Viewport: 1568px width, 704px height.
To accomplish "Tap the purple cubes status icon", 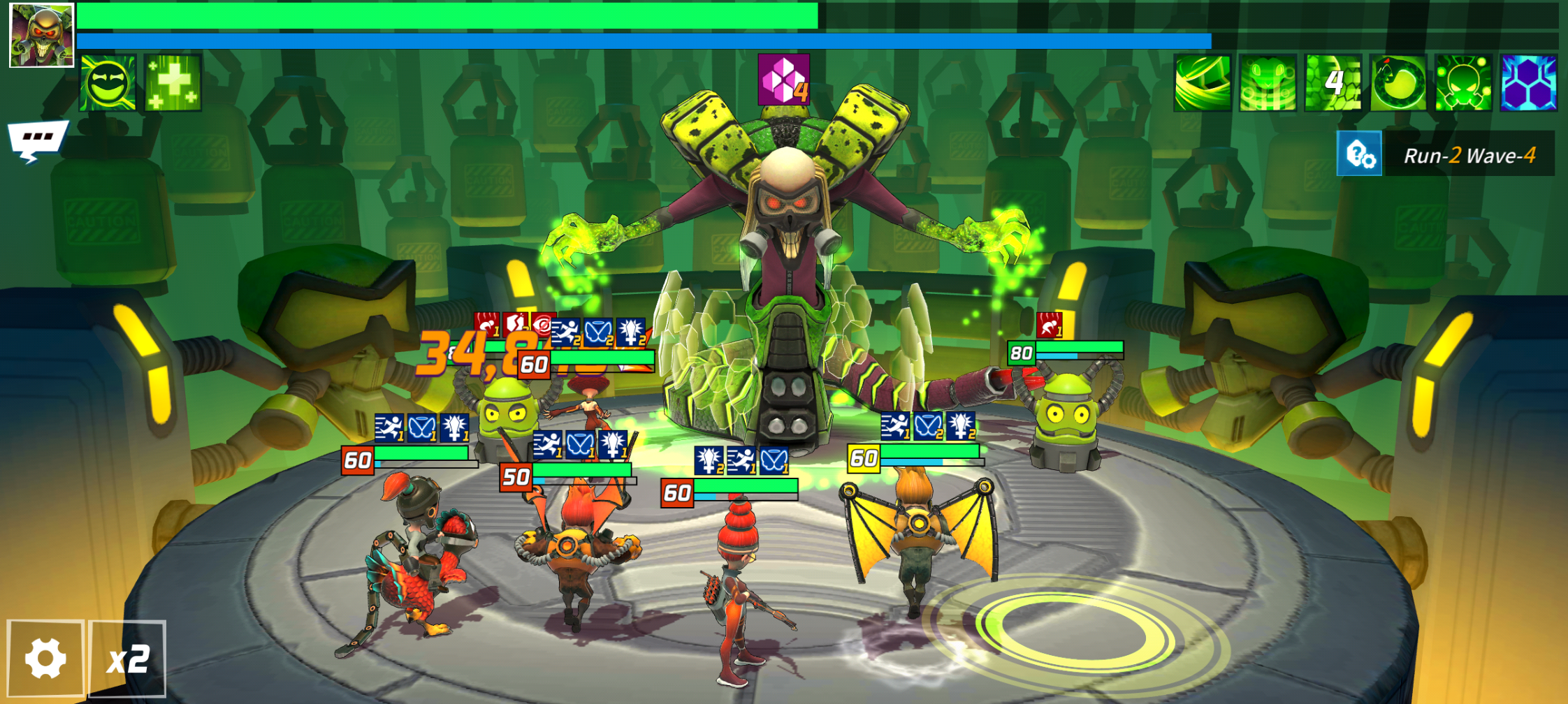I will 783,80.
